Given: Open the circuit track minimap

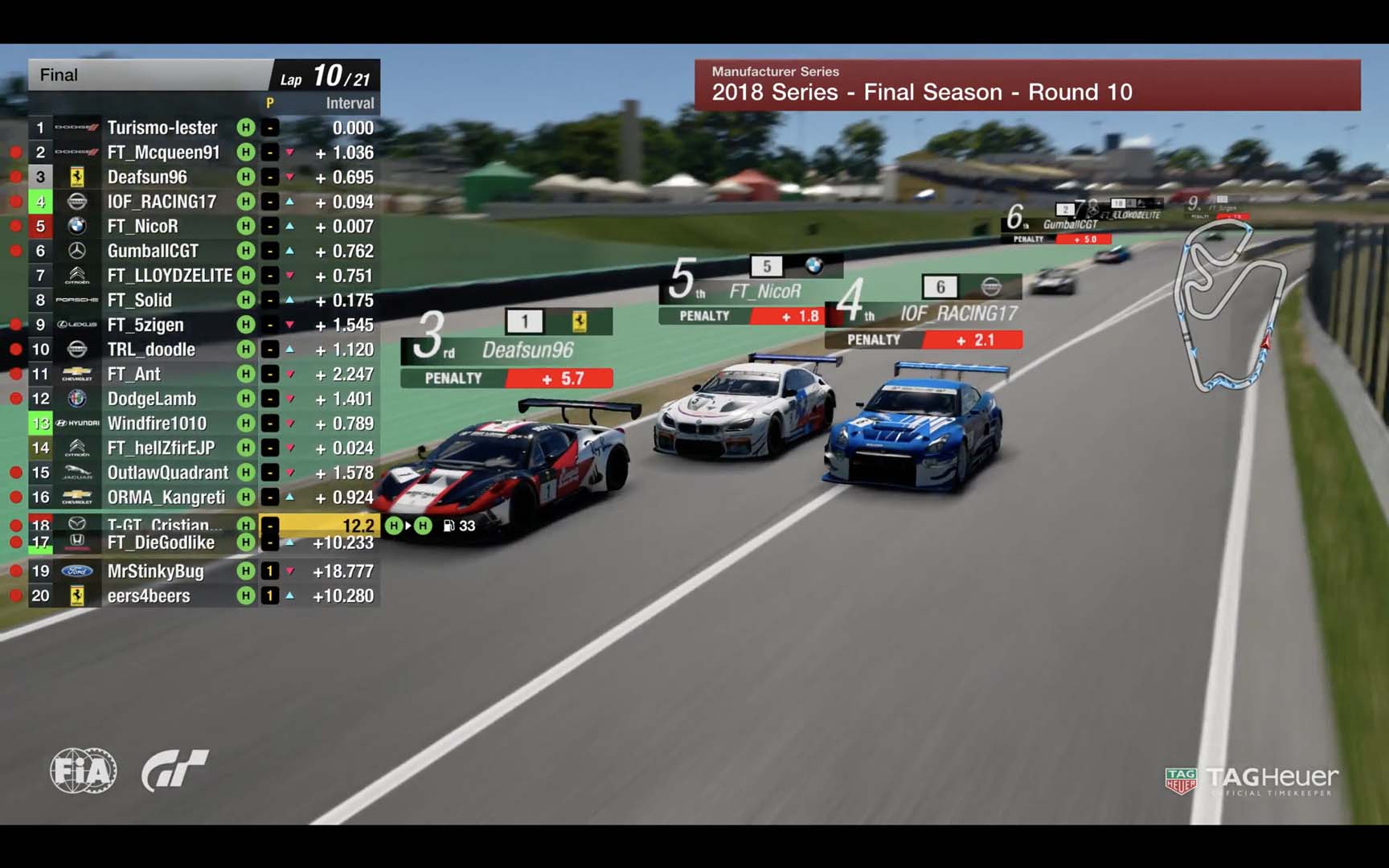Looking at the screenshot, I should pos(1227,305).
